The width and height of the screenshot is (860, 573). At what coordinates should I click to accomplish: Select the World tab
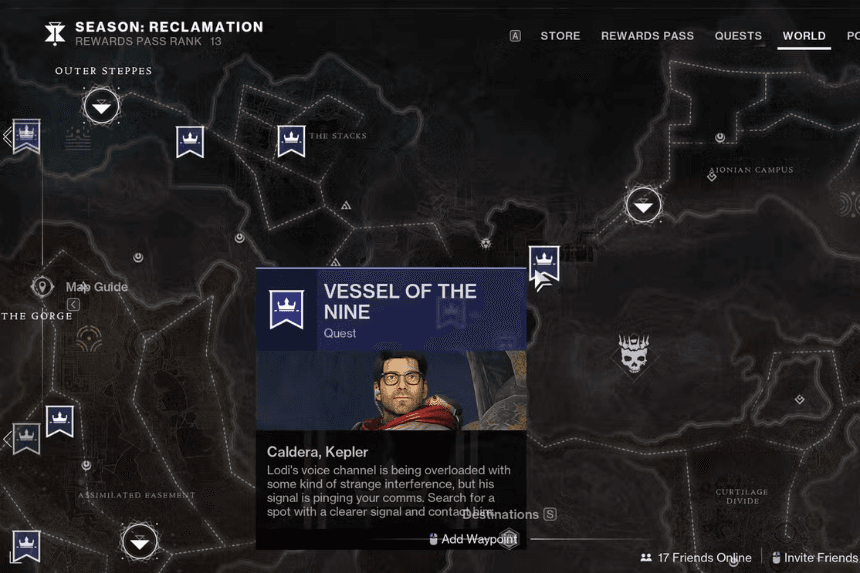(x=804, y=36)
